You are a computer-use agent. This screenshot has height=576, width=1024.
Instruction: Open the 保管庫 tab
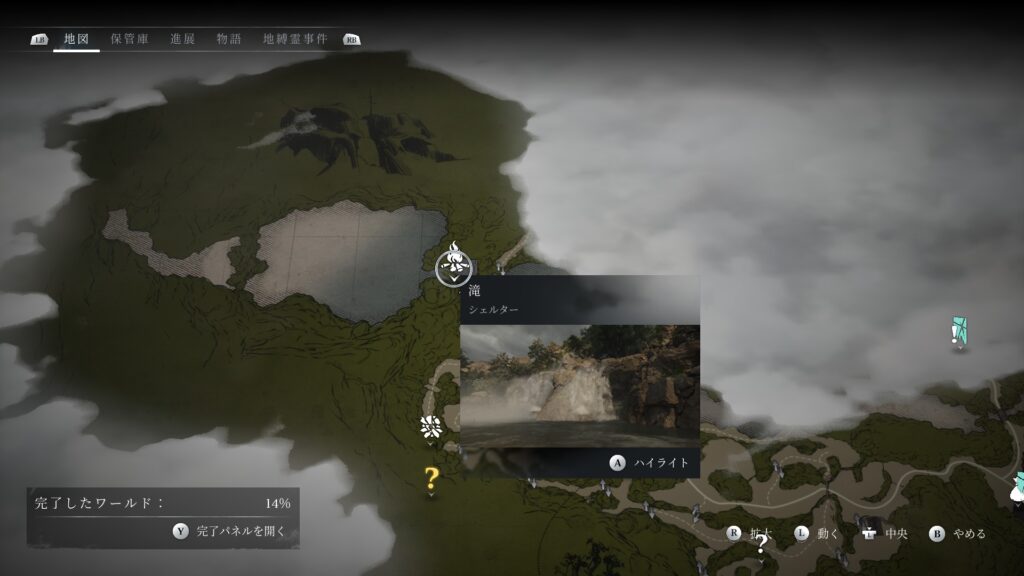130,39
